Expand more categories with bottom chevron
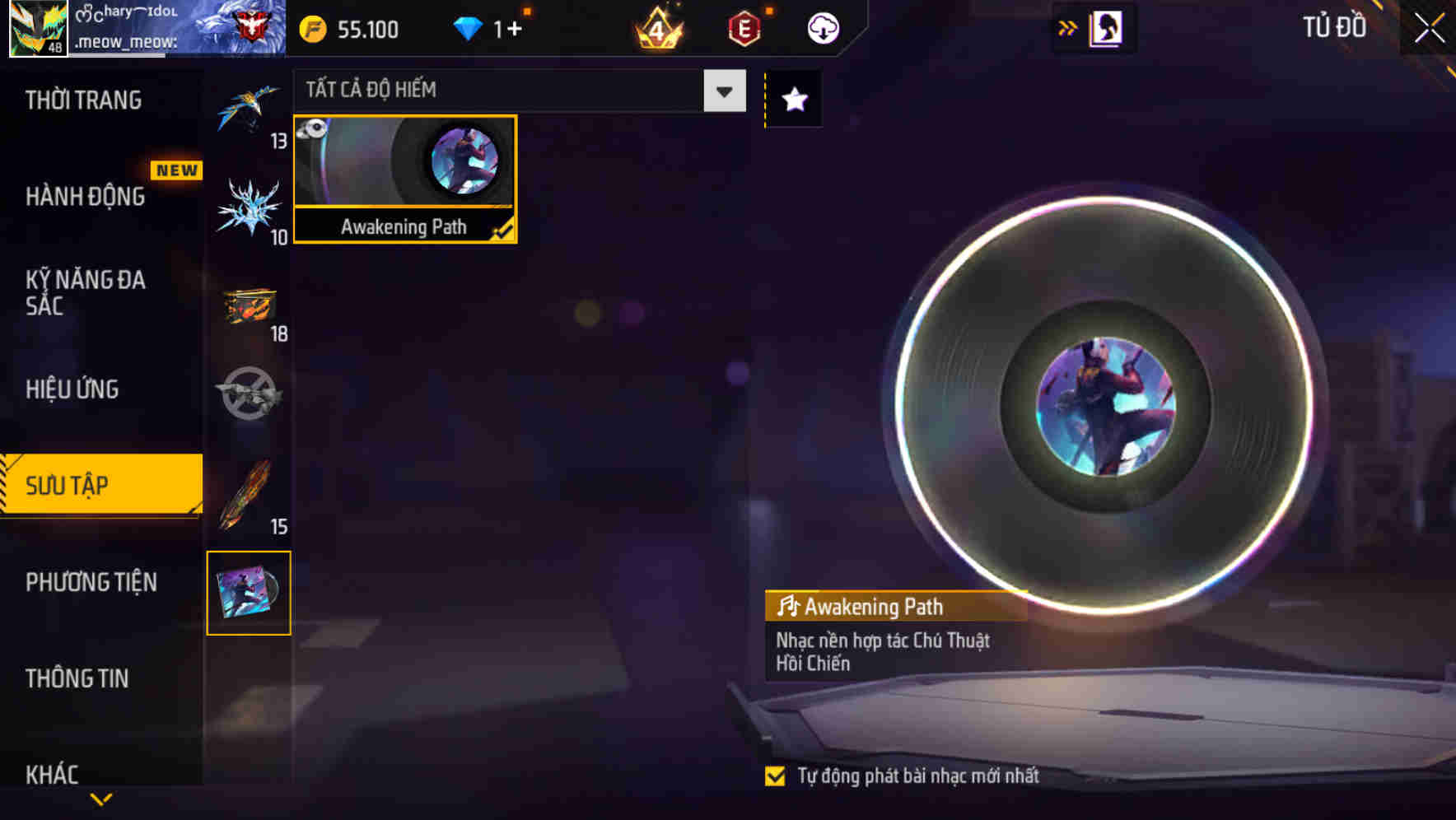 tap(101, 797)
